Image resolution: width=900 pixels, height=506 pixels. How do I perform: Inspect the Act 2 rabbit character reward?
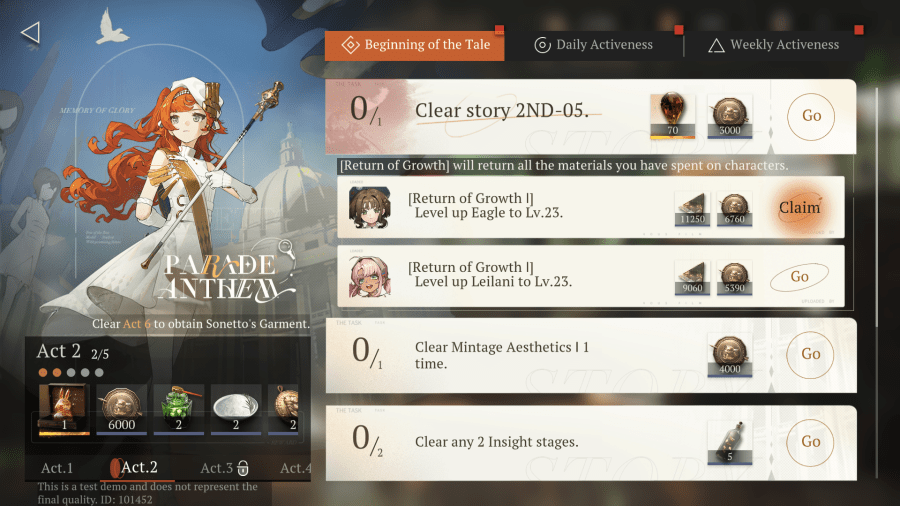coord(64,410)
